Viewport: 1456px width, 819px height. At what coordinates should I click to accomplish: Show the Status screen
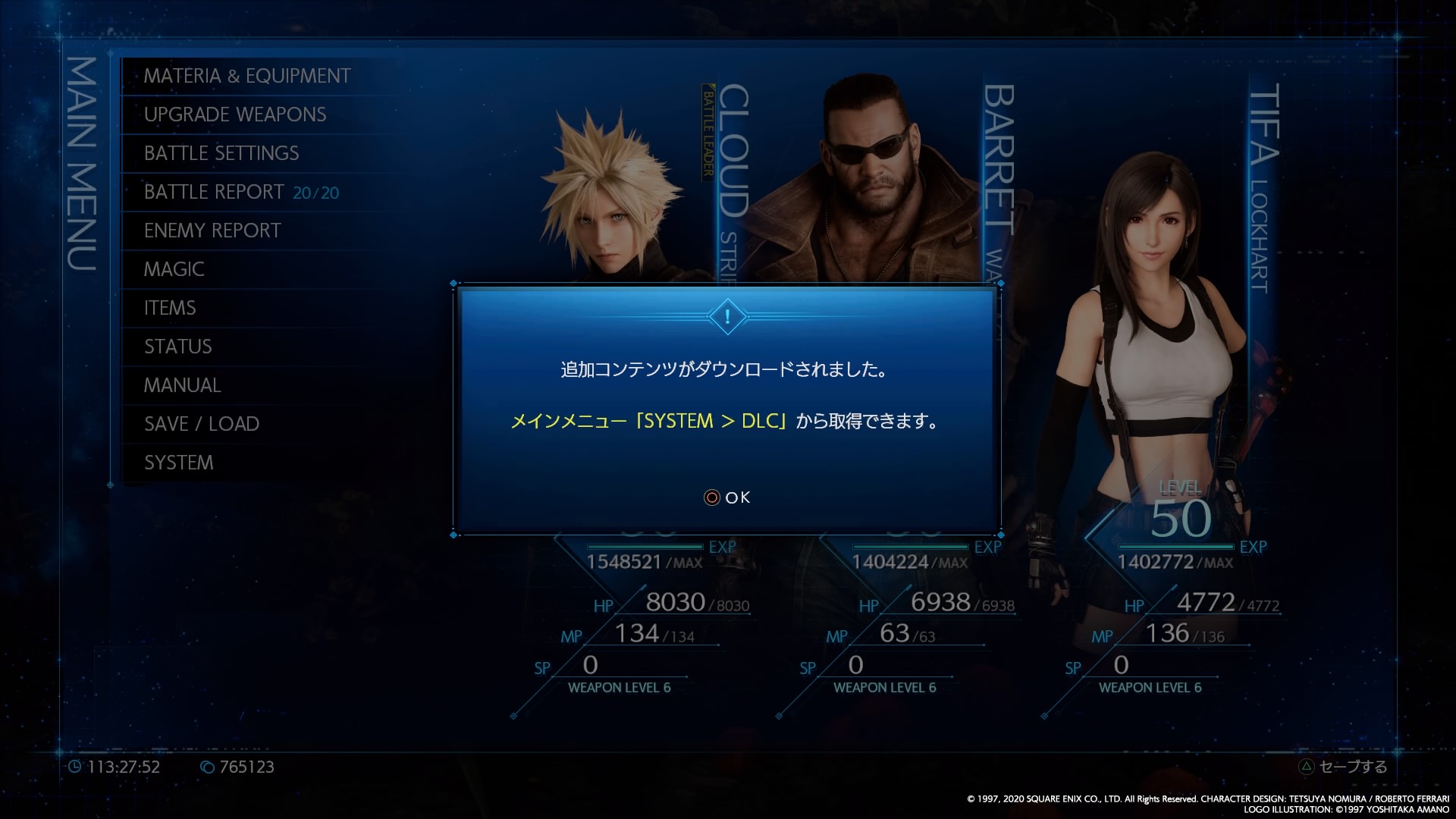[x=178, y=347]
